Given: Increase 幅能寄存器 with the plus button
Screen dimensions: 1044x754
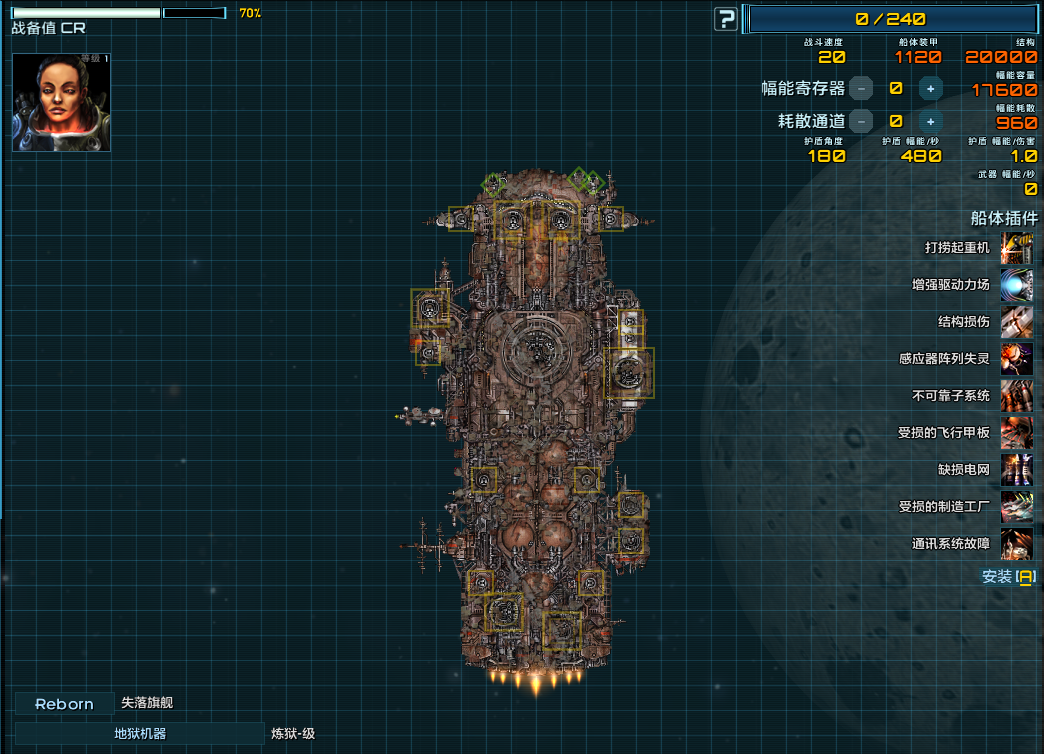Looking at the screenshot, I should click(930, 88).
